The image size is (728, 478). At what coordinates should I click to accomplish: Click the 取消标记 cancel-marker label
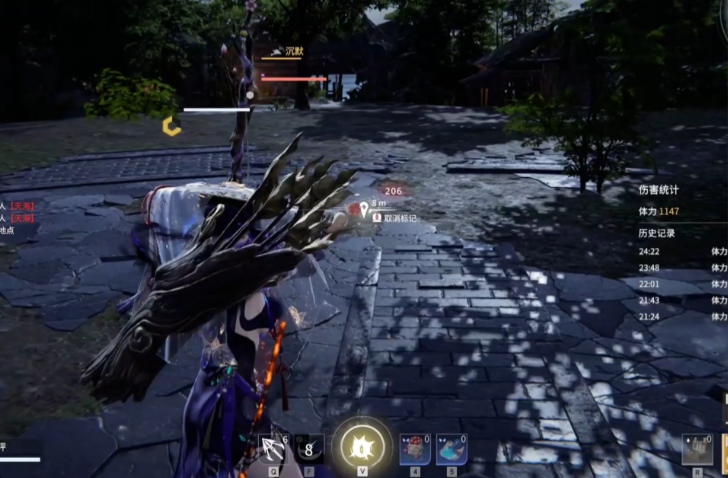399,216
